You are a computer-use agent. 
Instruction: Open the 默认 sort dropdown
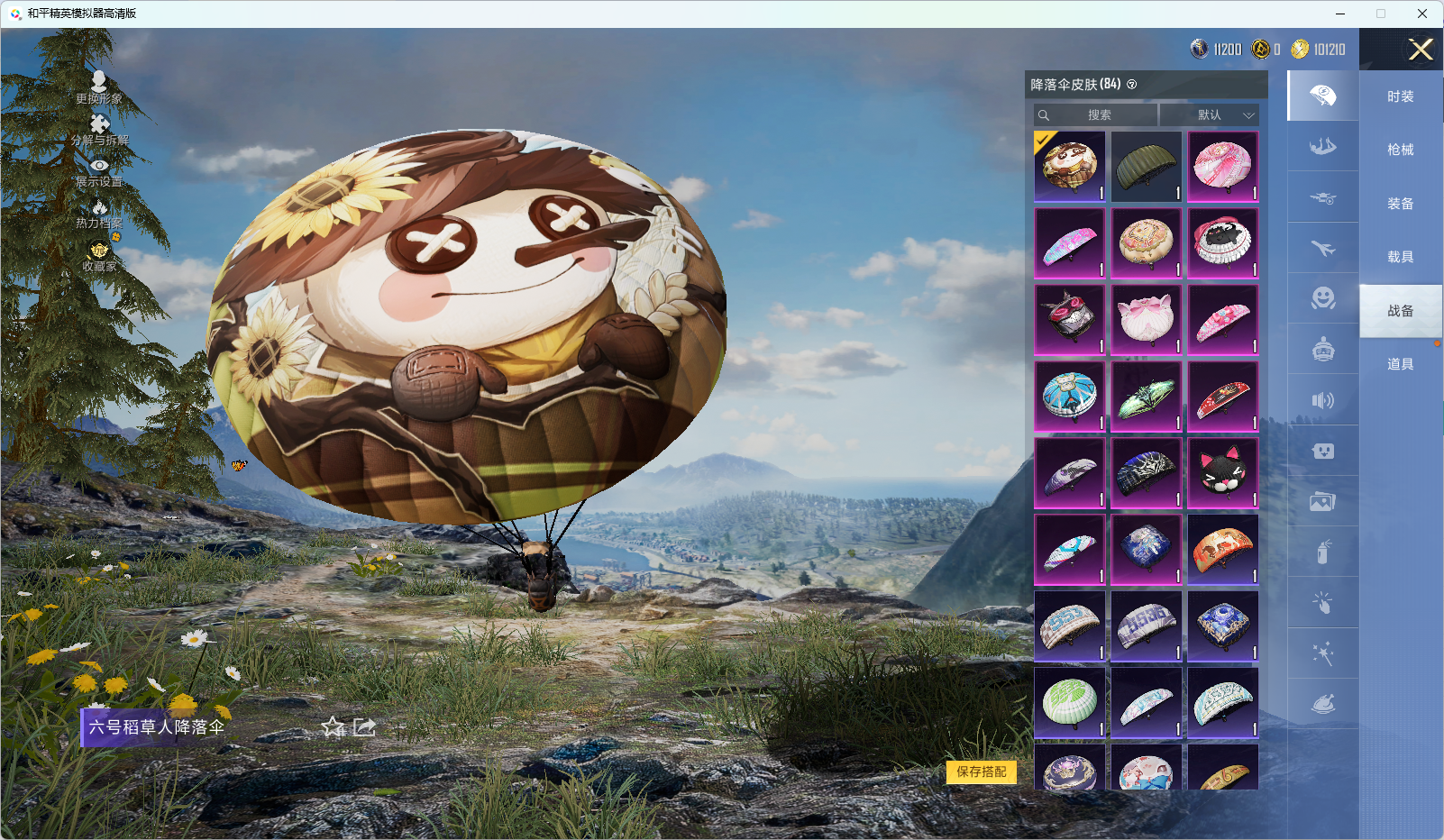point(1210,115)
